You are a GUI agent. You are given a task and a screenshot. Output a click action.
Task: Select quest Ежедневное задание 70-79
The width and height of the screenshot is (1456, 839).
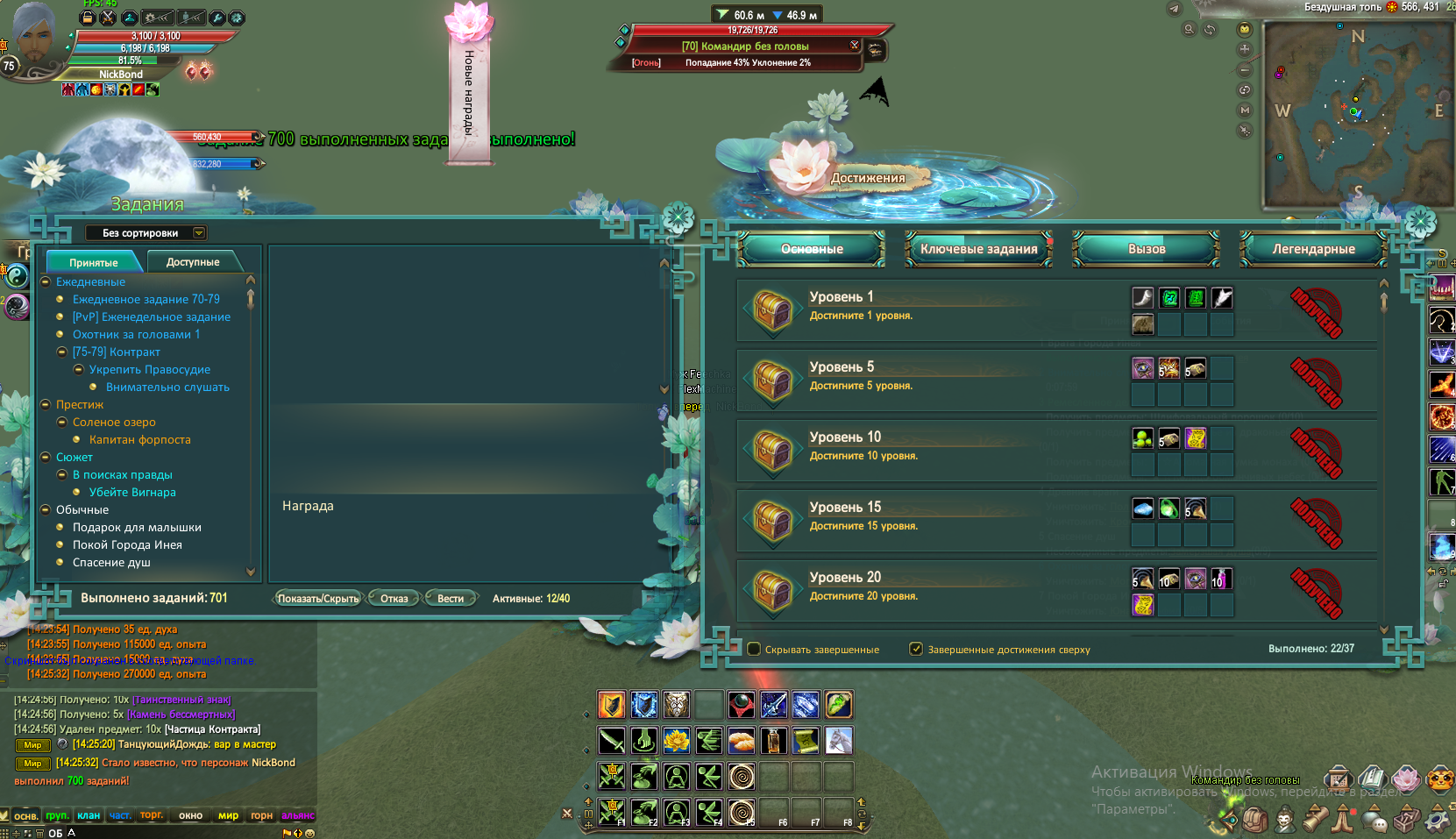click(146, 300)
